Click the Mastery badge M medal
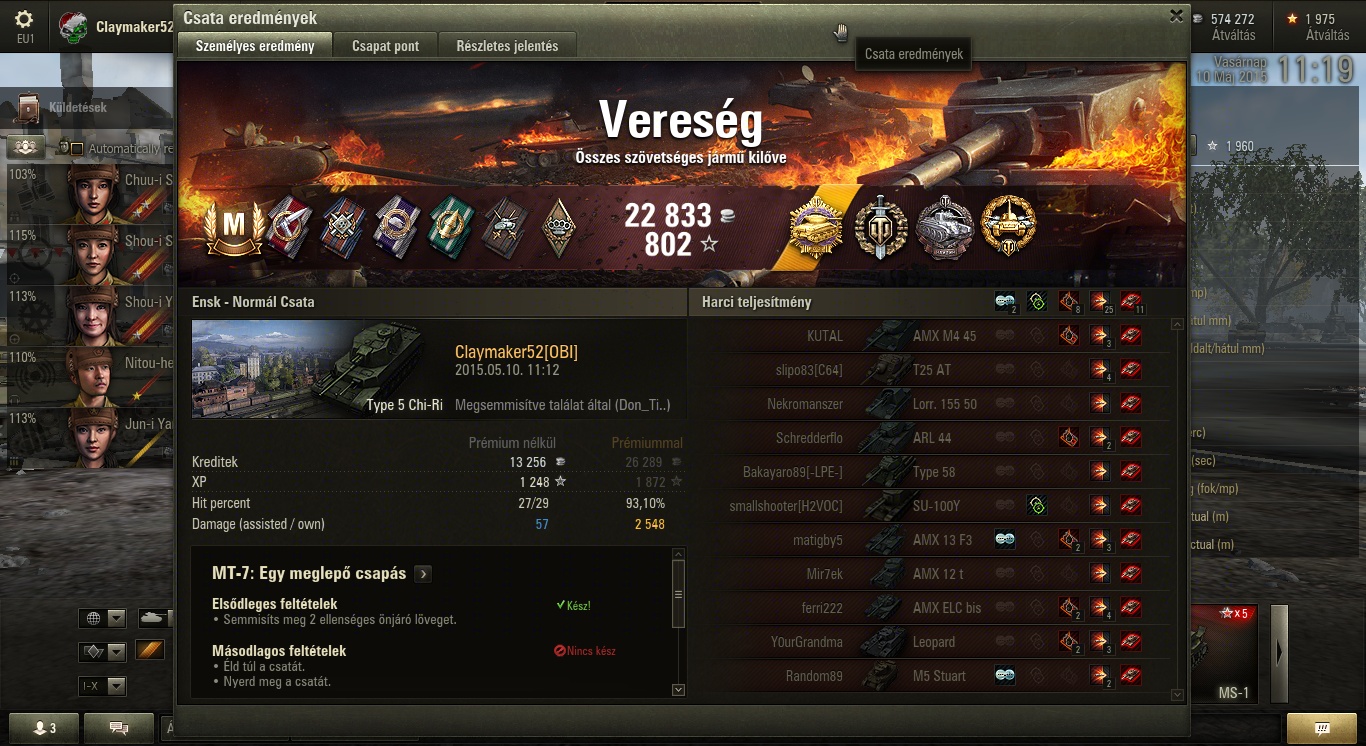The image size is (1366, 746). tap(233, 226)
